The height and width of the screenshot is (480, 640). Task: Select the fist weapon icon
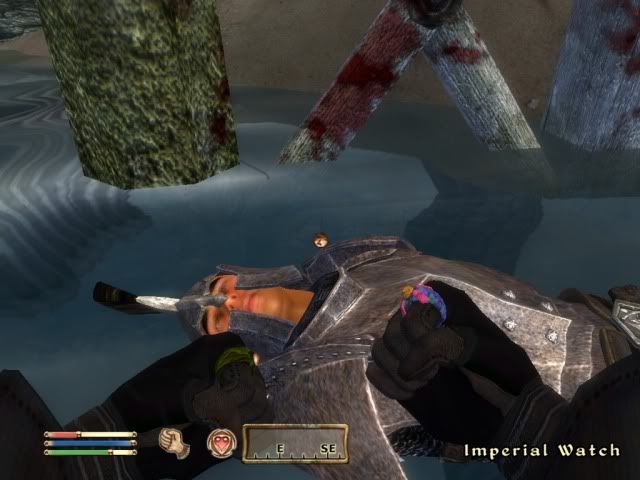click(x=177, y=441)
